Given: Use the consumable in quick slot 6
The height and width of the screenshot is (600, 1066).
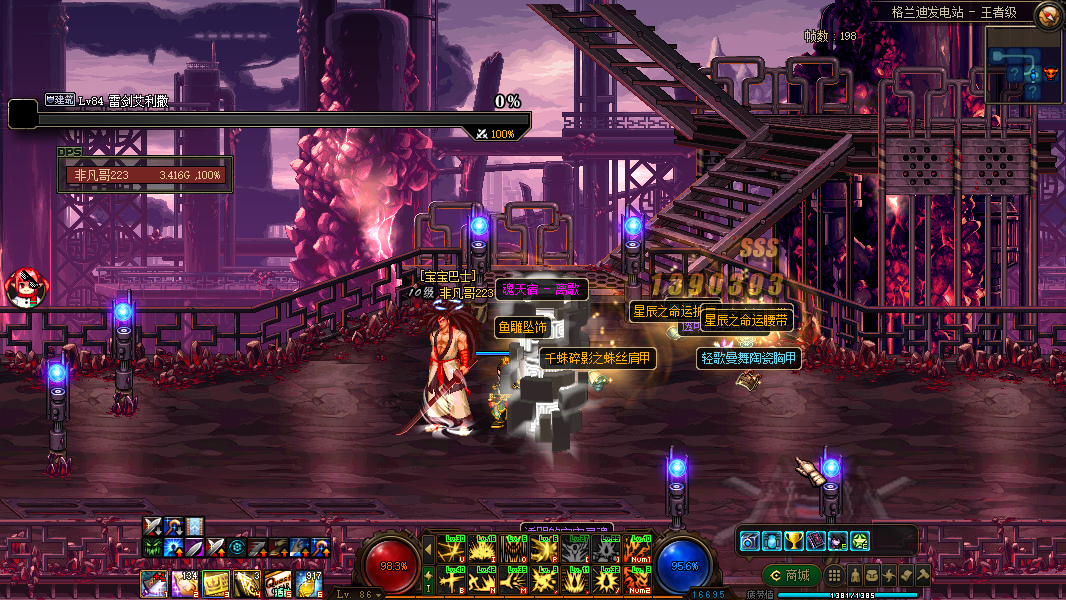Looking at the screenshot, I should click(x=310, y=583).
